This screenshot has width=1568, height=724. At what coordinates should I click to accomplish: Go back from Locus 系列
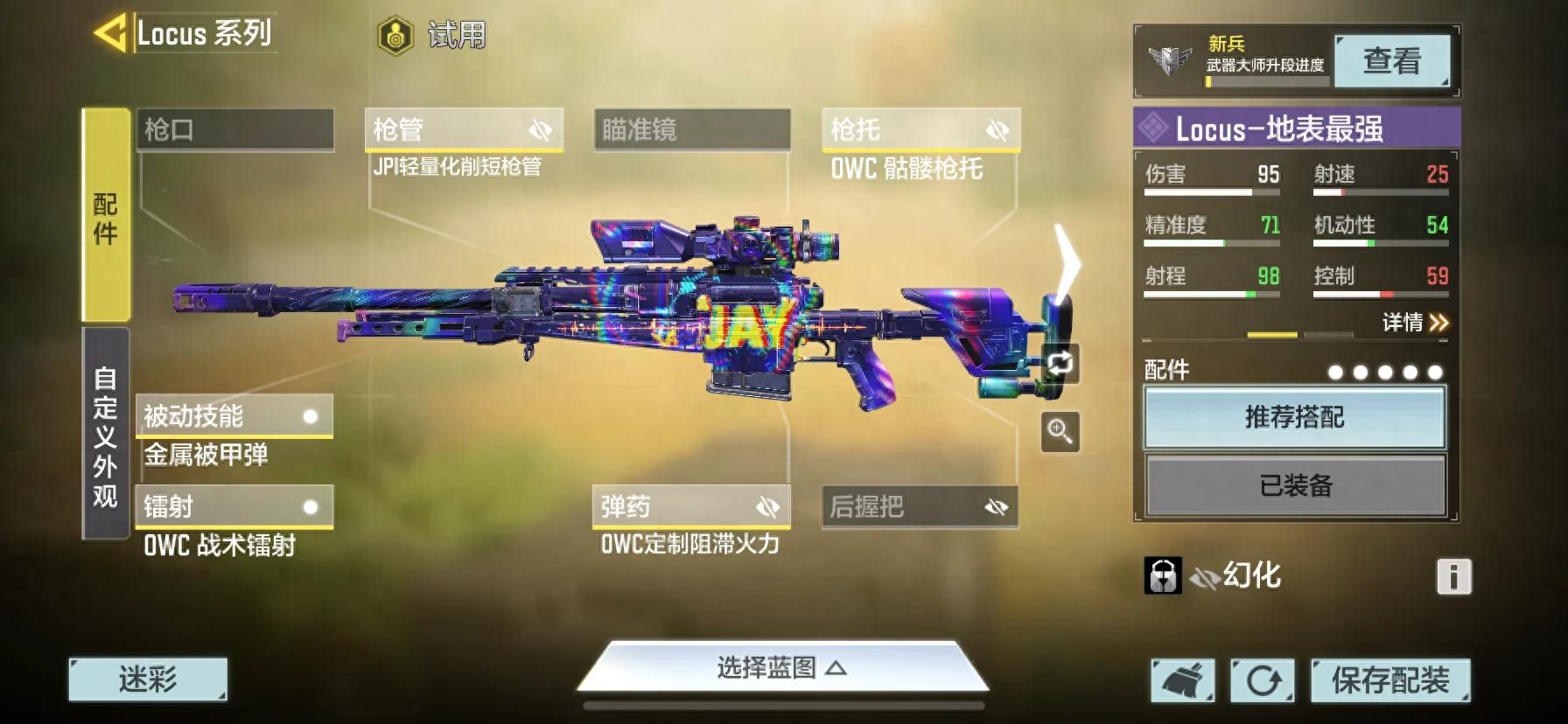(x=111, y=33)
